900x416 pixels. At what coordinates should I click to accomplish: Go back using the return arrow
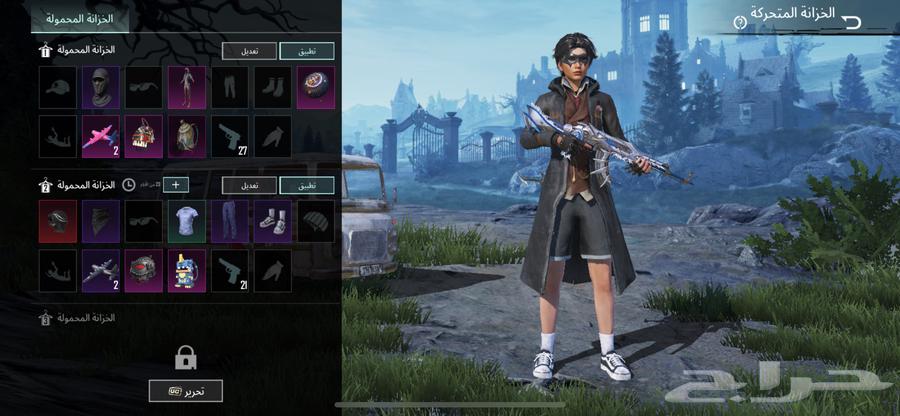(852, 20)
